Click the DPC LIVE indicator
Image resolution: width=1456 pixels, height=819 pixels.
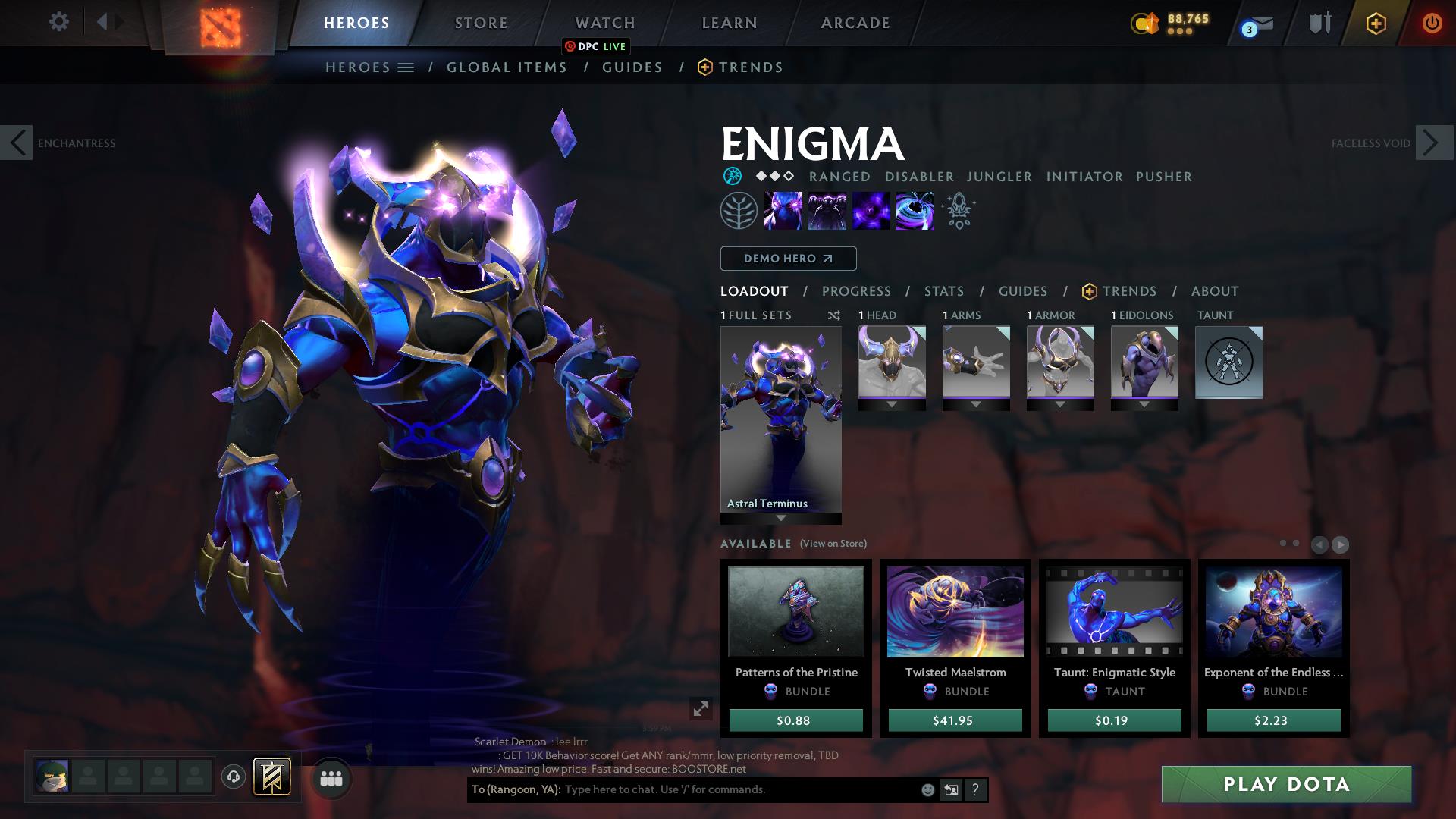tap(596, 46)
